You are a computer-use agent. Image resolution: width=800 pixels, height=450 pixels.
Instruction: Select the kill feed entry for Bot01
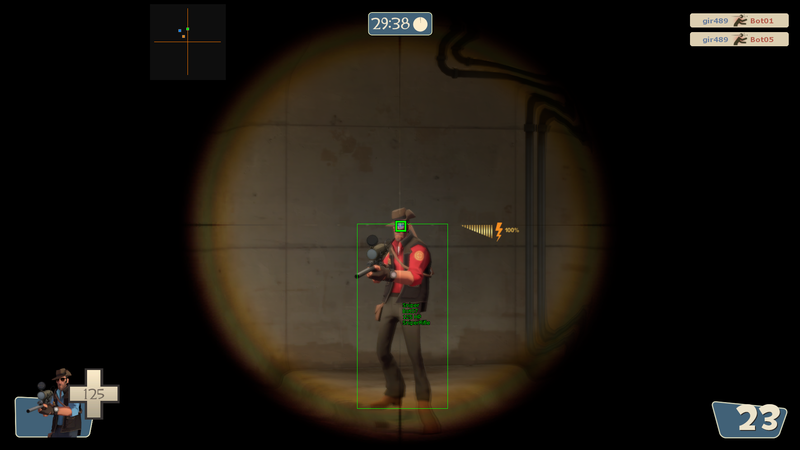(738, 20)
